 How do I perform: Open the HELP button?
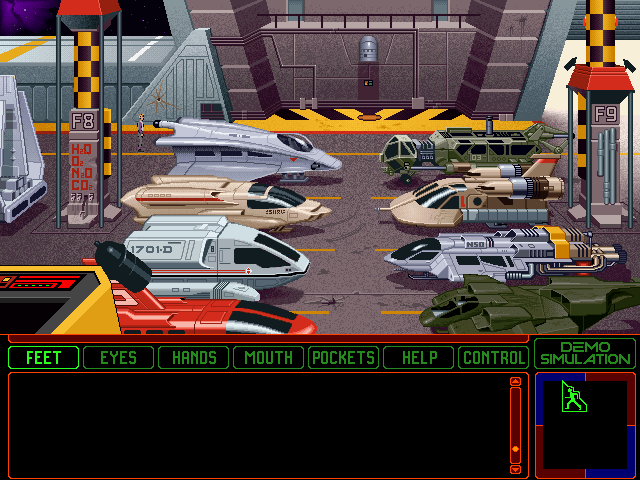[x=419, y=357]
